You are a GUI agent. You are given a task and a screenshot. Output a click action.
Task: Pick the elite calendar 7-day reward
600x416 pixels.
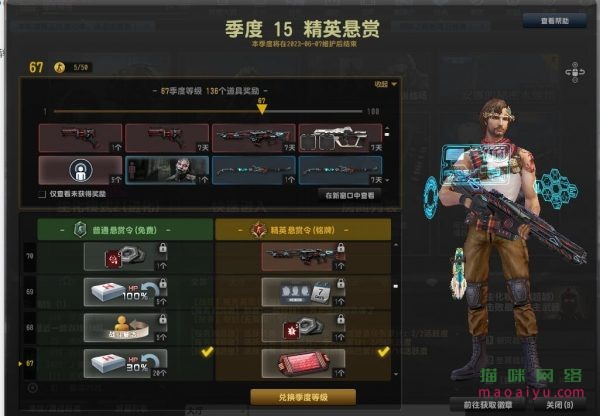click(303, 292)
